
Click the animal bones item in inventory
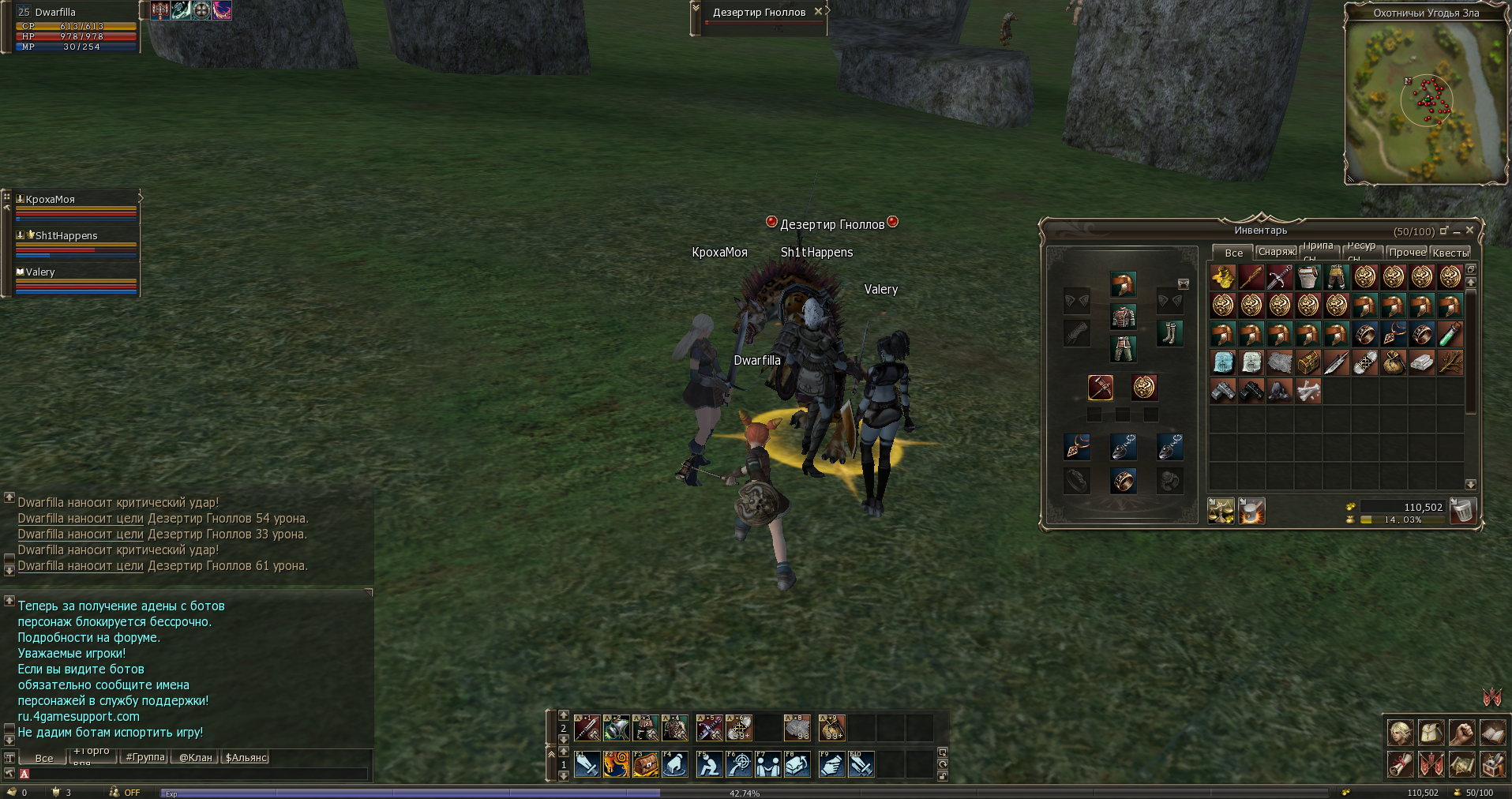pos(1308,392)
